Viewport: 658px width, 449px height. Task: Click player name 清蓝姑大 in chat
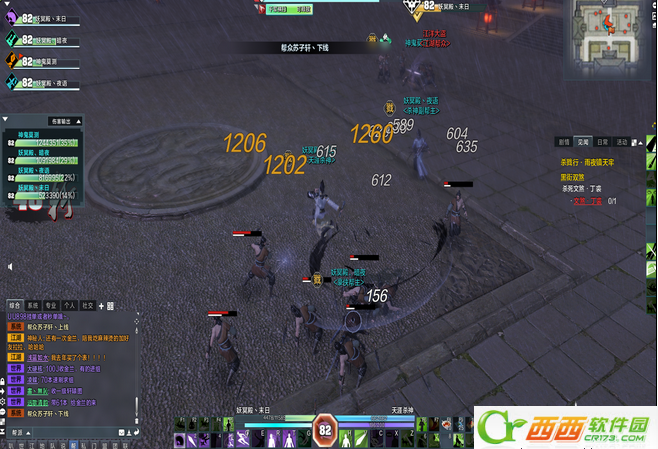[38, 356]
